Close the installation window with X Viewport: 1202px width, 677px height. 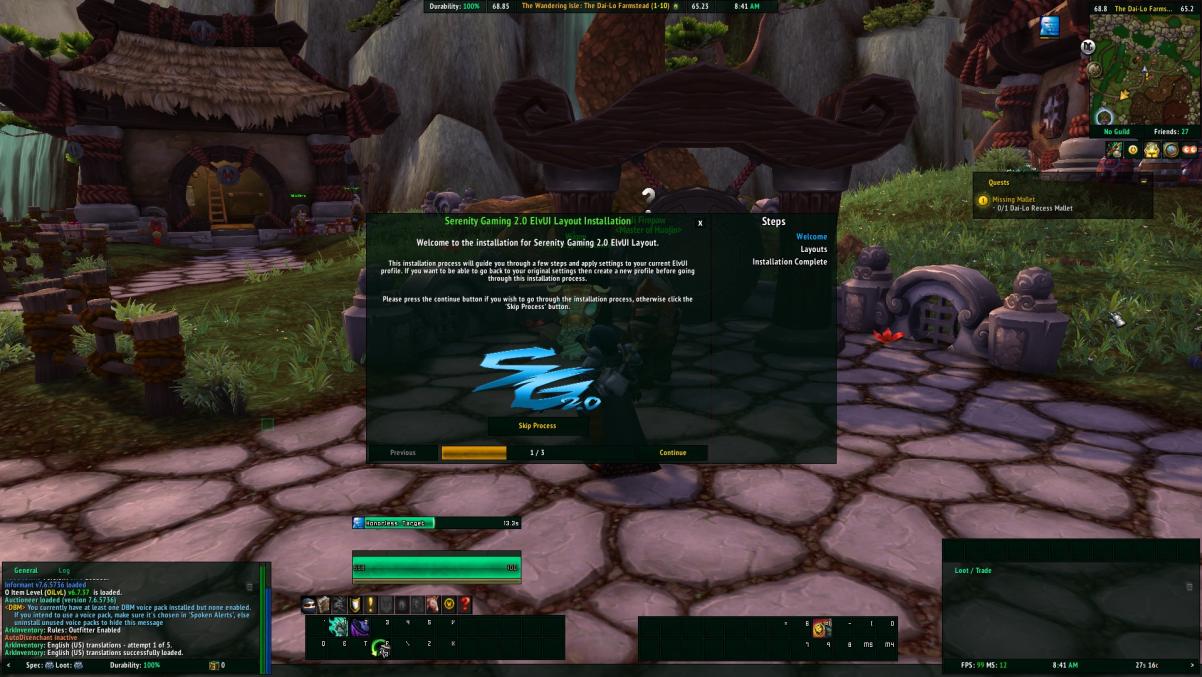700,224
